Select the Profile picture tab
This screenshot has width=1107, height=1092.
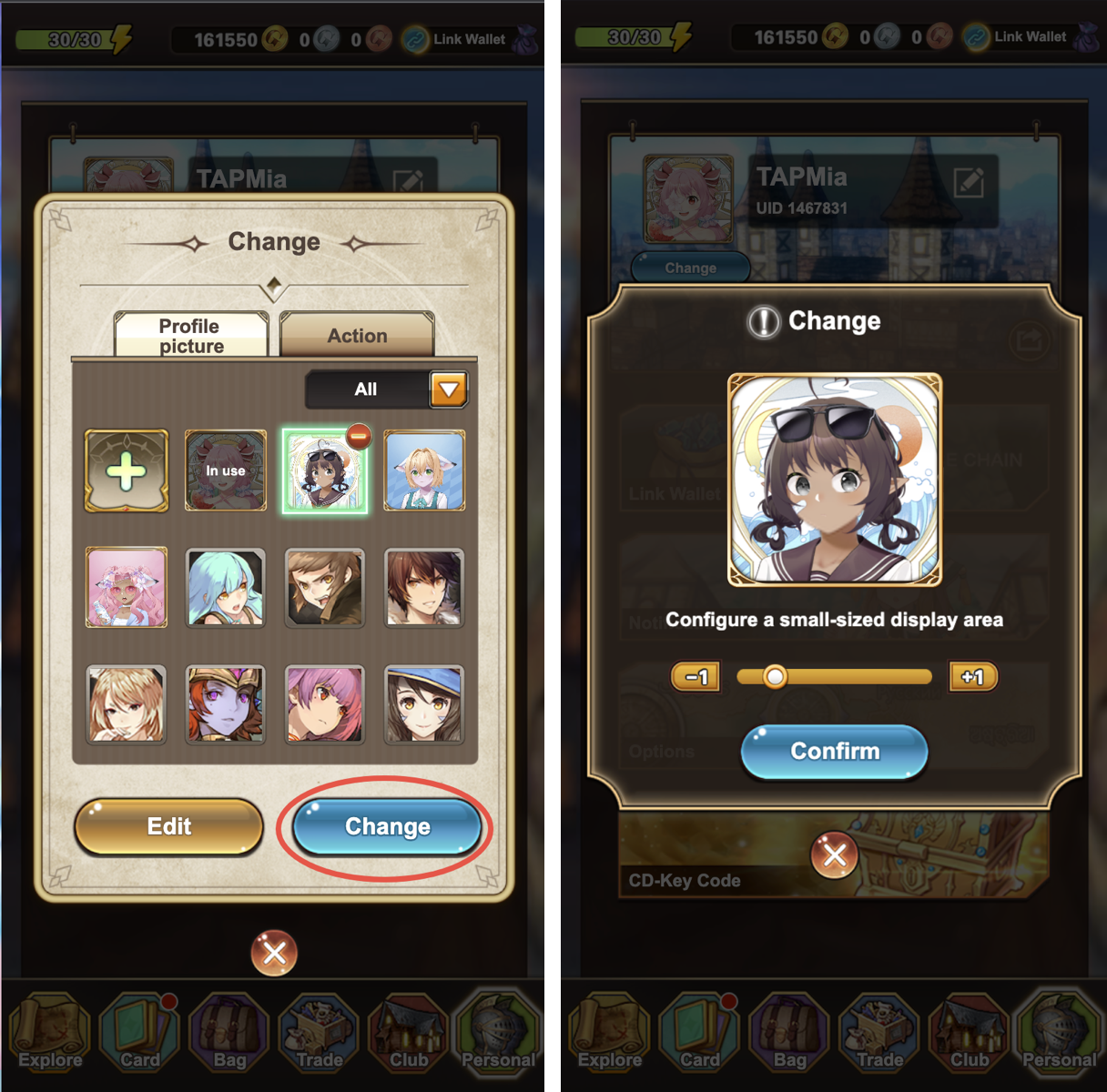(x=191, y=336)
